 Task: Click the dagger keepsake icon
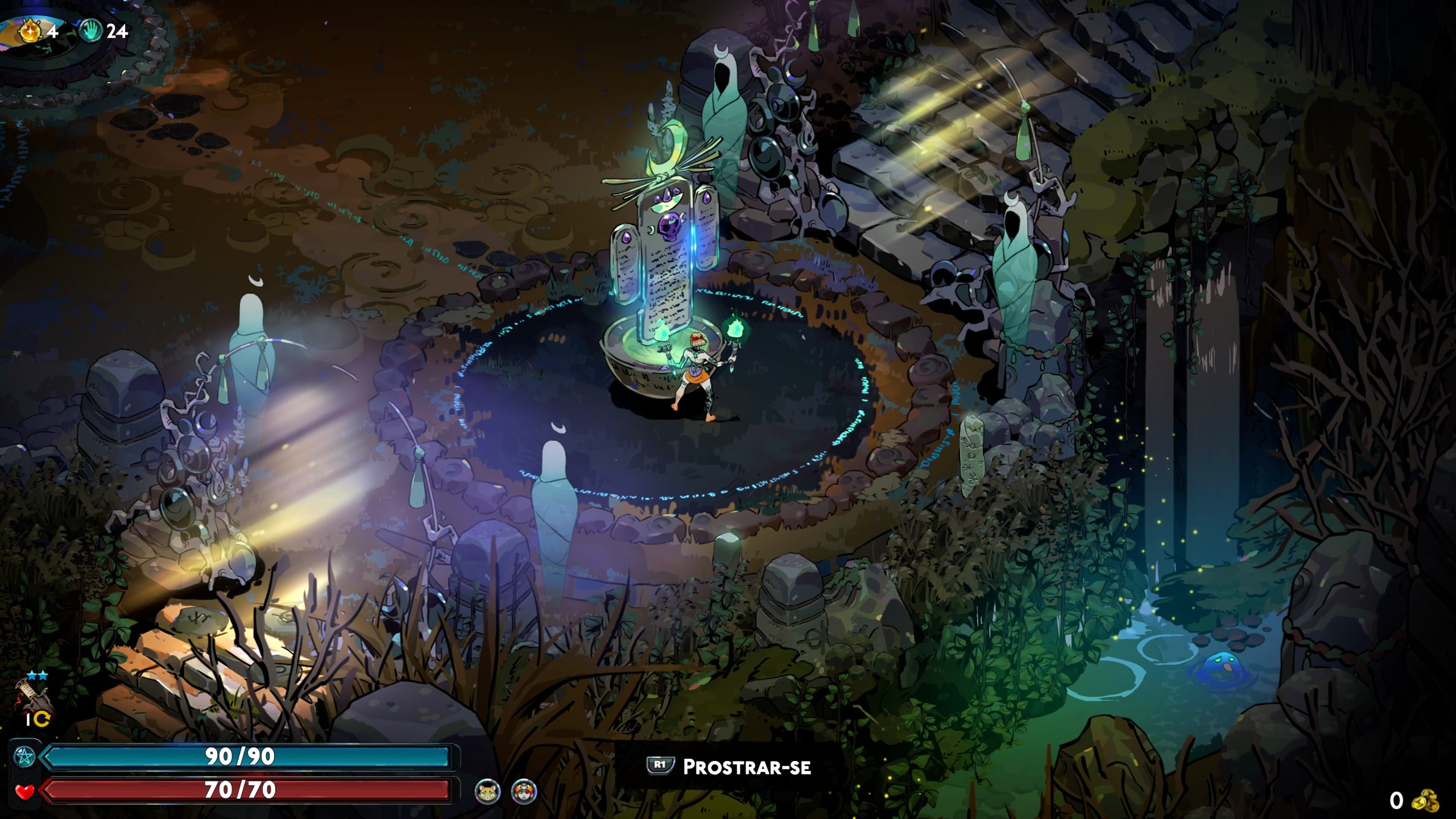coord(31,697)
